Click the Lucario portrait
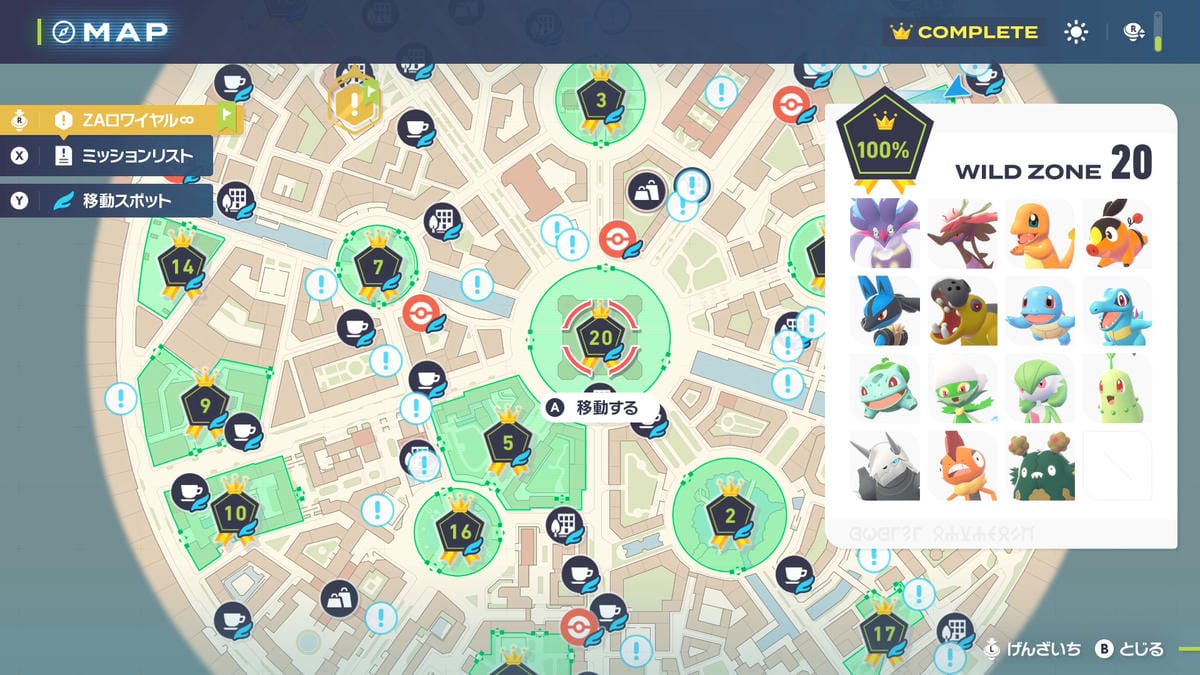 884,311
